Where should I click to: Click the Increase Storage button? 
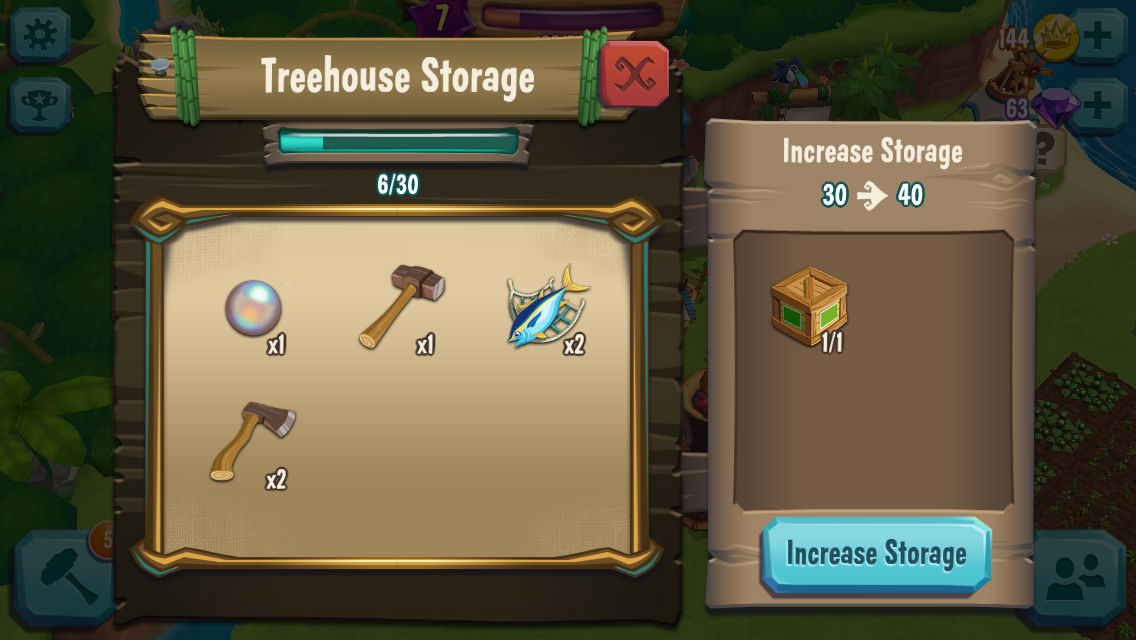point(876,555)
